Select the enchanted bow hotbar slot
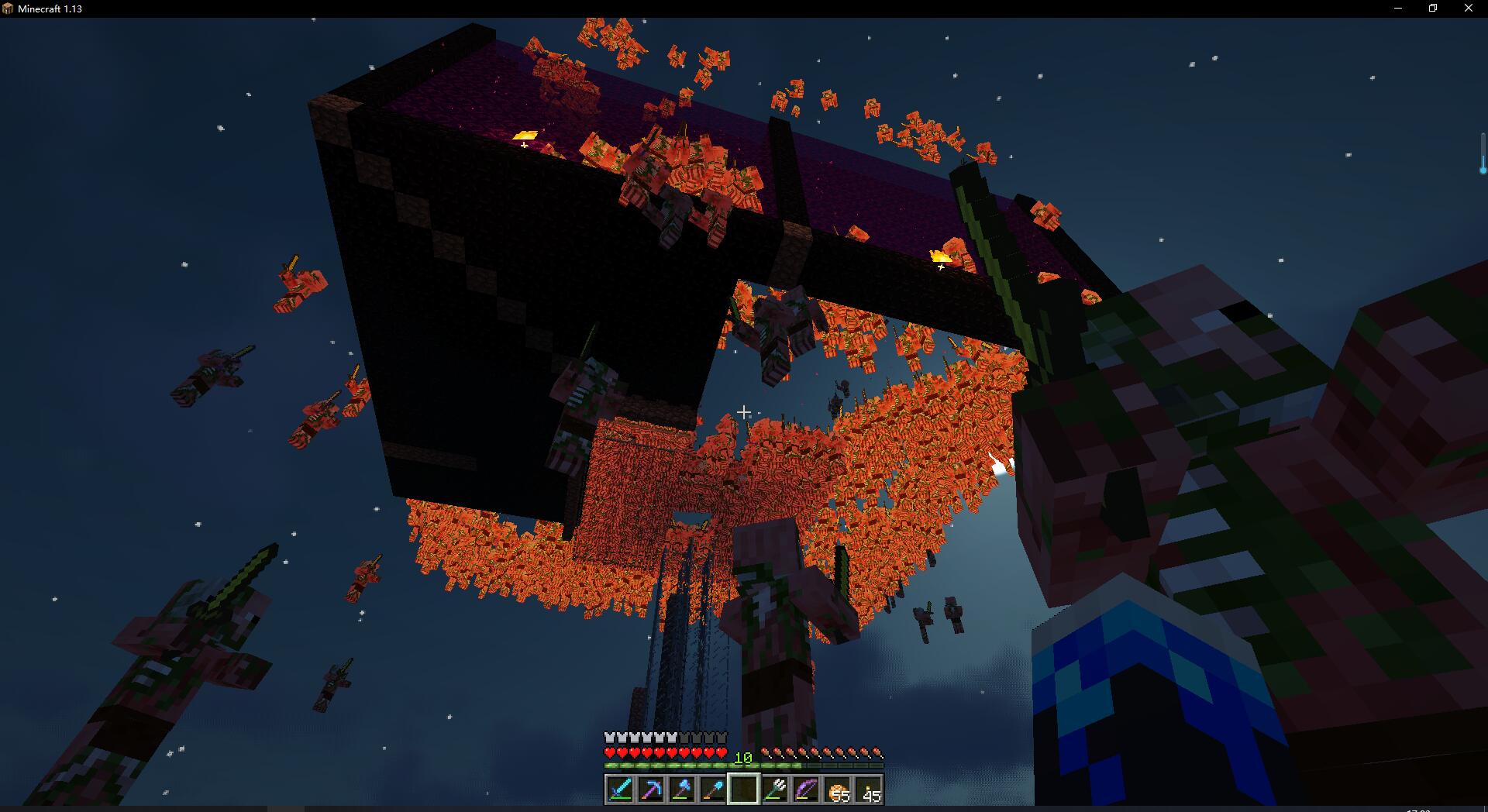This screenshot has height=812, width=1488. 806,790
